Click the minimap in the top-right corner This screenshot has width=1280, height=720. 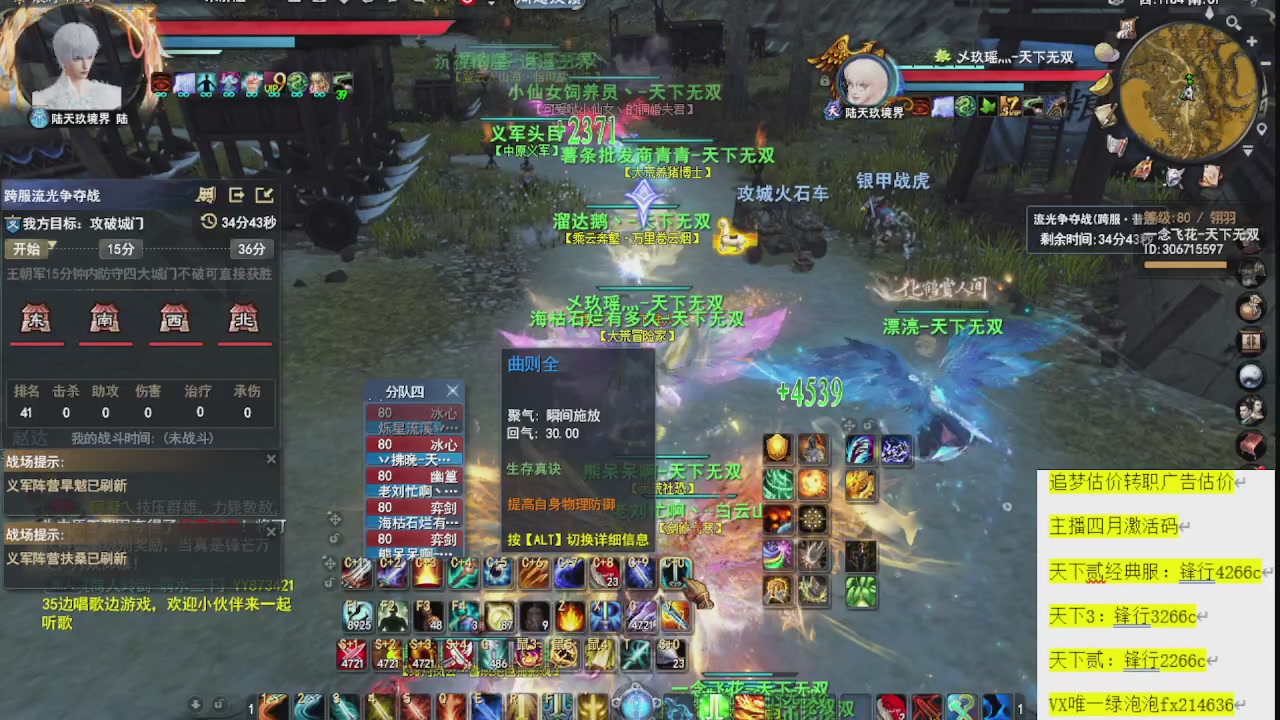[1190, 90]
